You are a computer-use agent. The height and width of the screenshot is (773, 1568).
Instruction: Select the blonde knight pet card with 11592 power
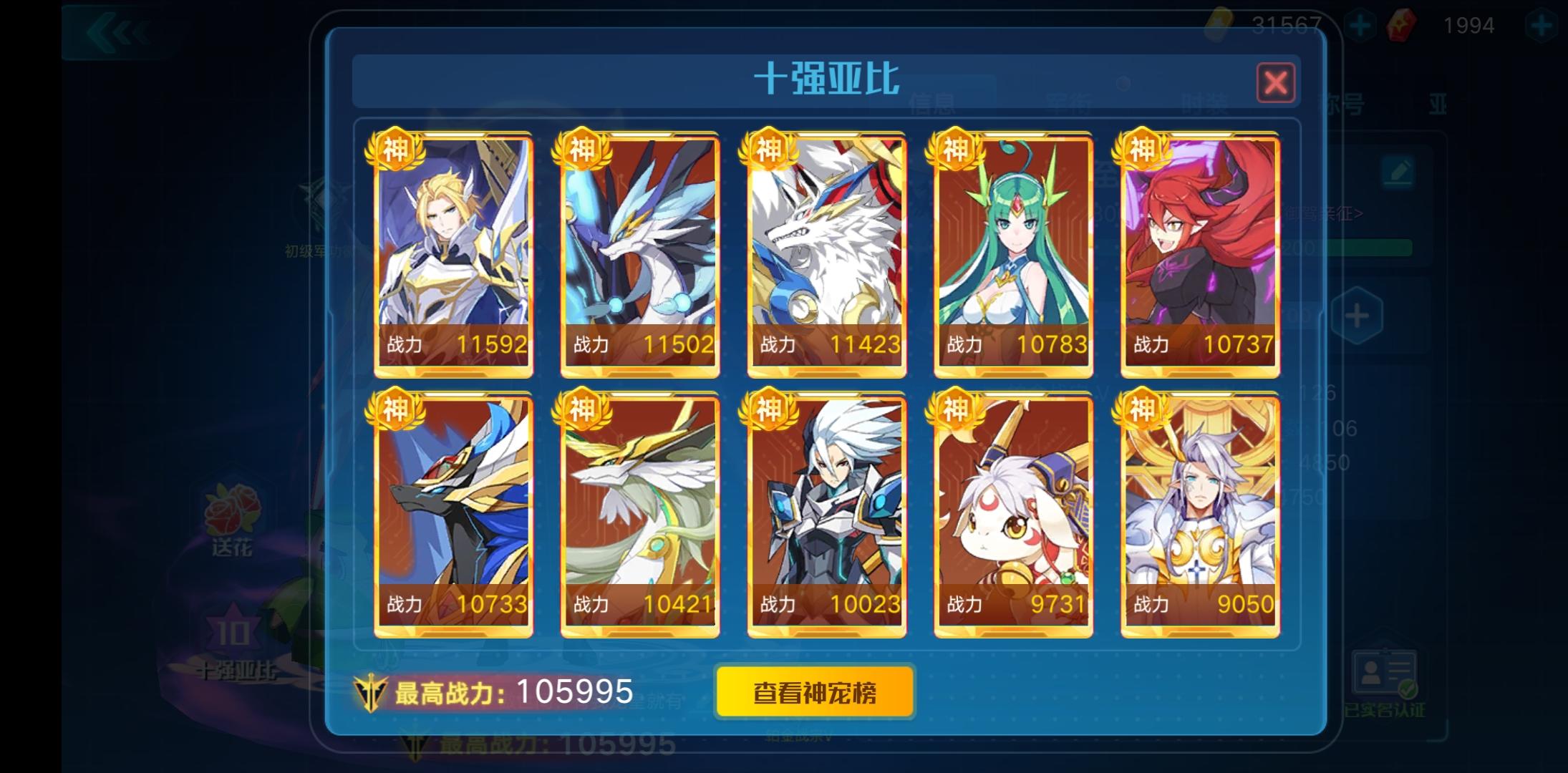pos(454,251)
